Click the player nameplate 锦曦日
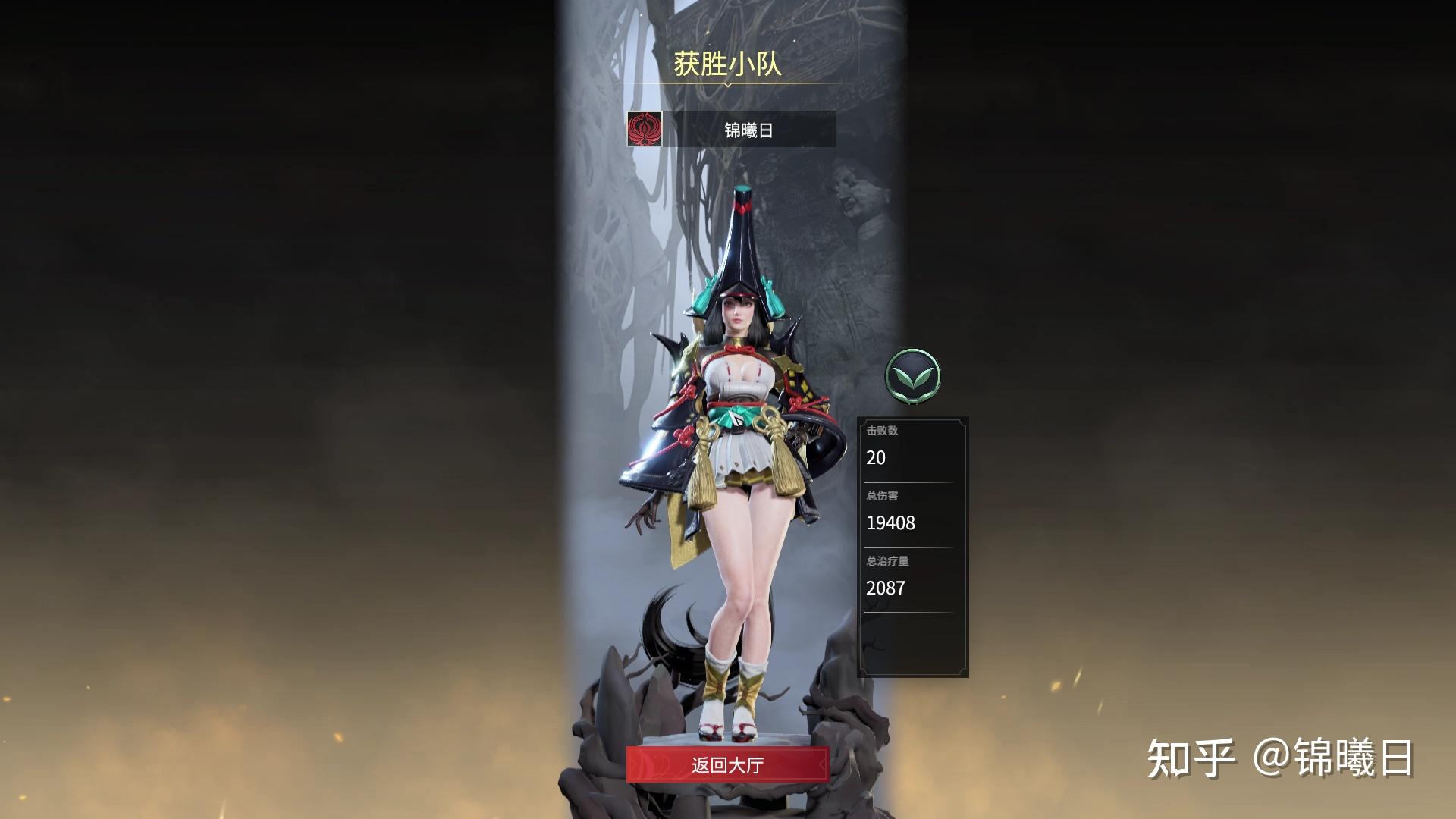This screenshot has width=1456, height=819. click(747, 129)
